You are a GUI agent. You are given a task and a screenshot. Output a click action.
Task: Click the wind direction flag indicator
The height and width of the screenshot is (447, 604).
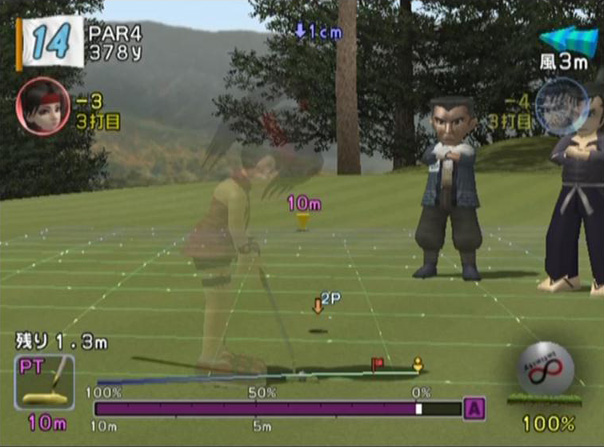click(568, 41)
